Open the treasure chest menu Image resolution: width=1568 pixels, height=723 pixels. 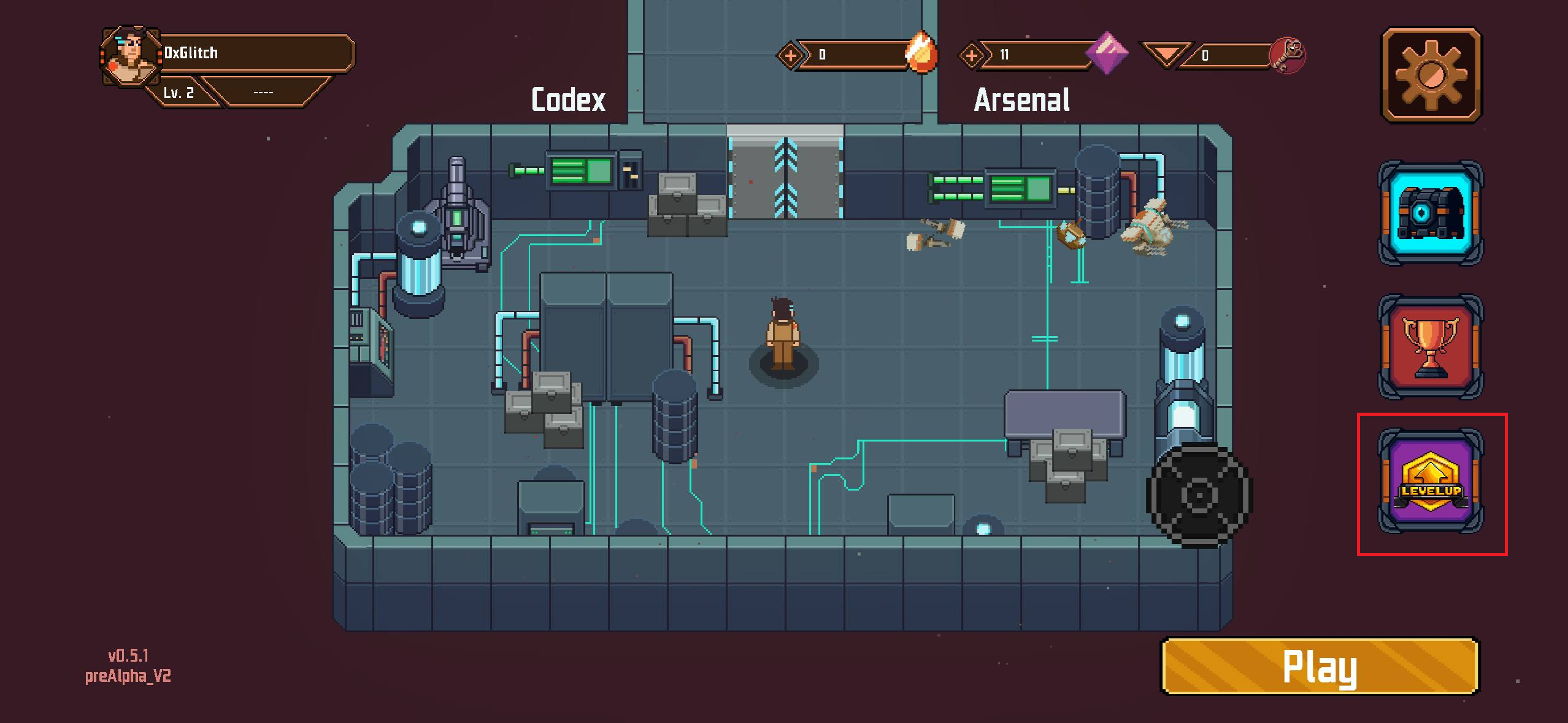pos(1431,213)
